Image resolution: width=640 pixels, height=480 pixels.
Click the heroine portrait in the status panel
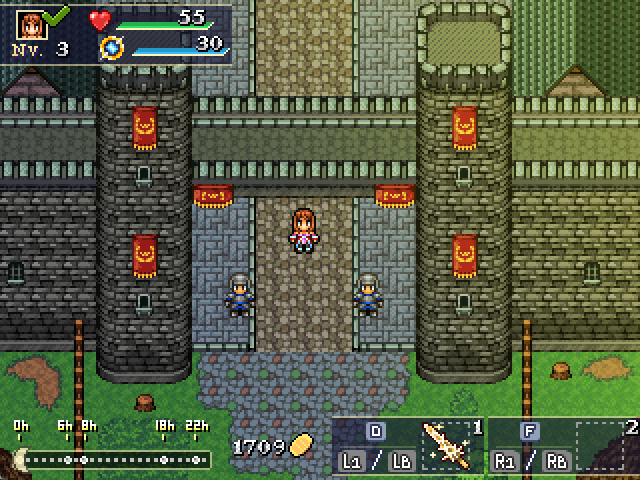pyautogui.click(x=31, y=23)
